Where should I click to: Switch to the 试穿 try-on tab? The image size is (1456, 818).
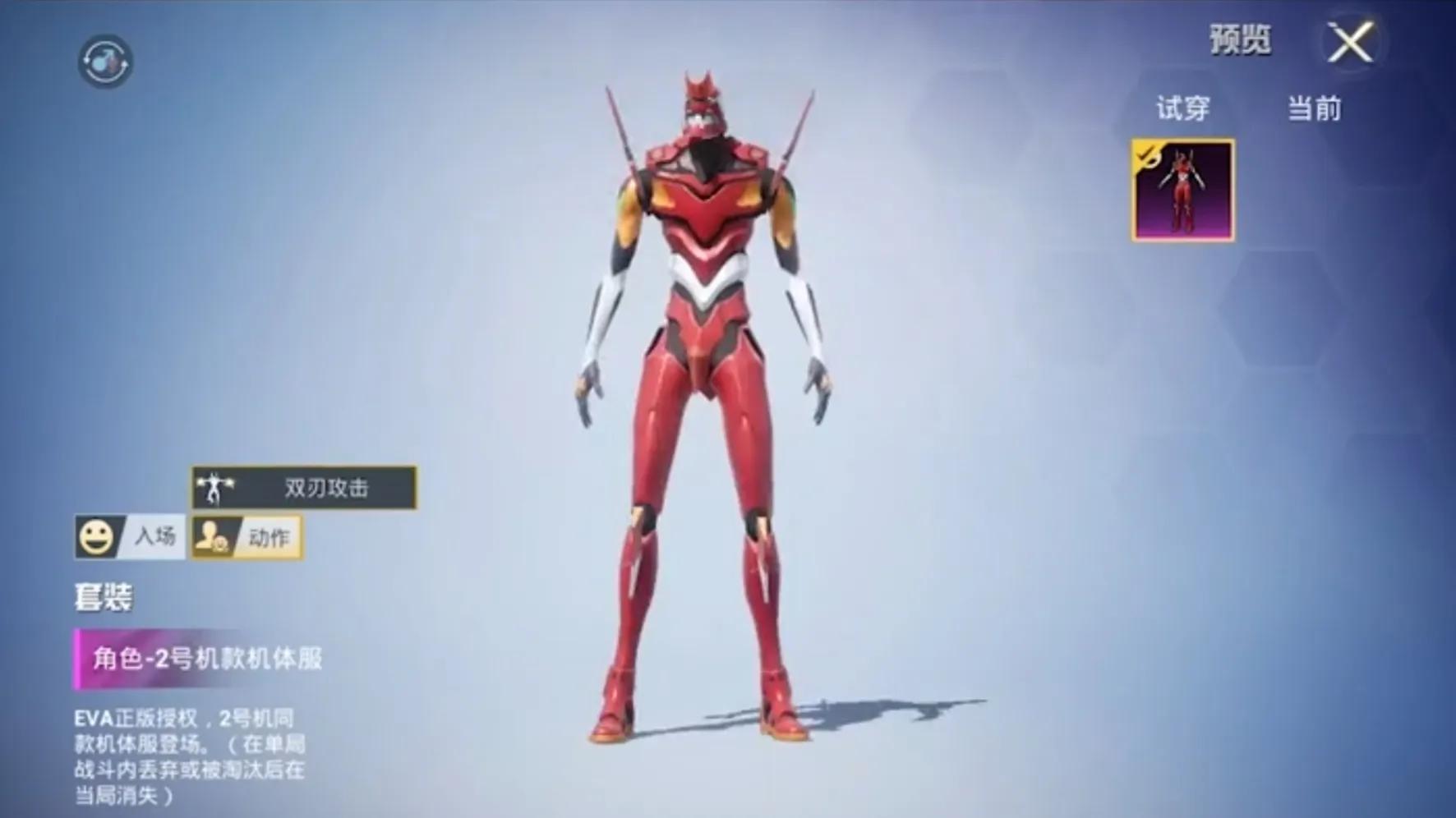1183,108
